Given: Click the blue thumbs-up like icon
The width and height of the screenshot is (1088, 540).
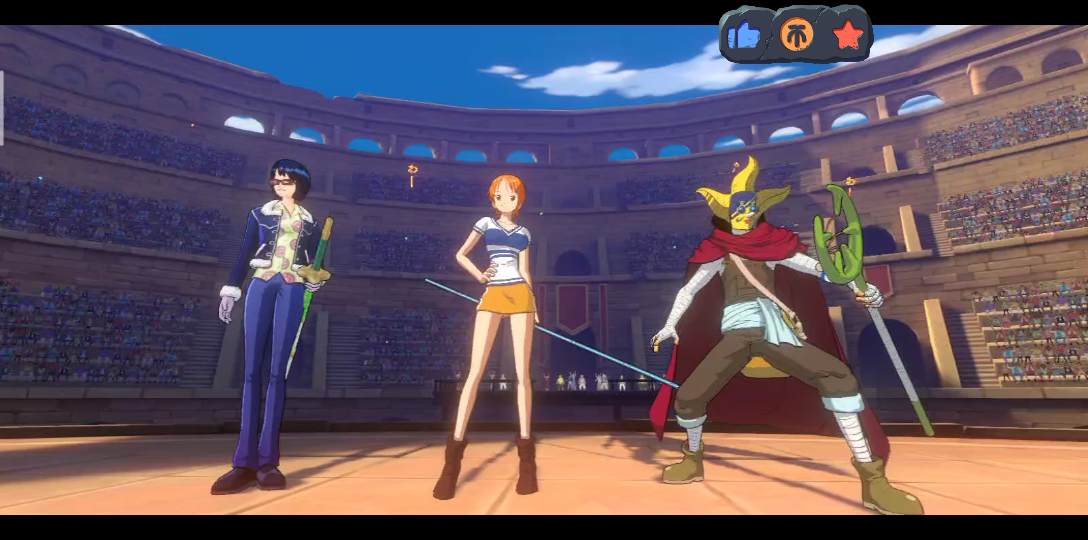Looking at the screenshot, I should click(x=745, y=36).
